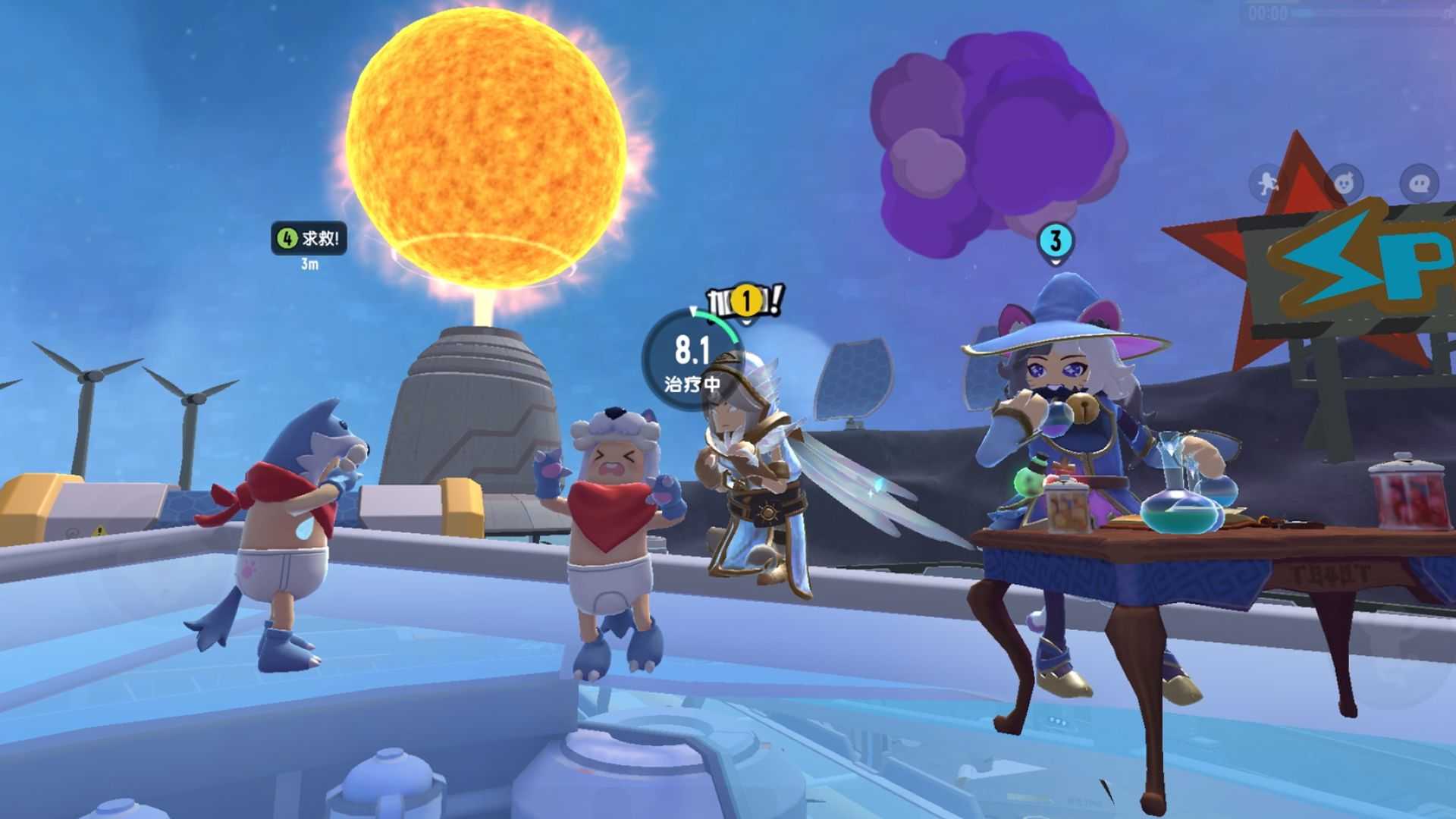Open the running figure action emote button

(x=1268, y=183)
